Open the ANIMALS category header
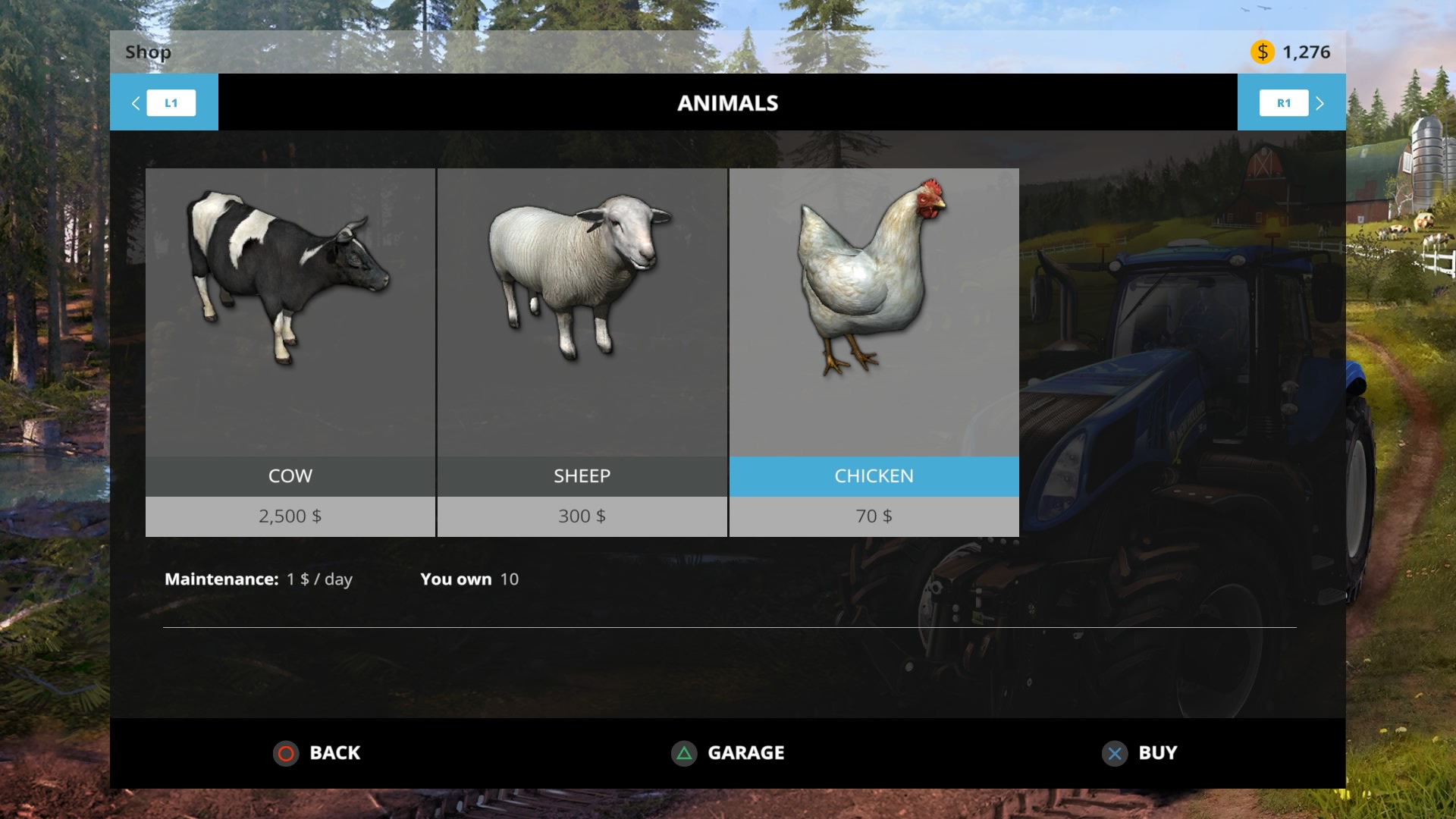1456x819 pixels. click(727, 102)
